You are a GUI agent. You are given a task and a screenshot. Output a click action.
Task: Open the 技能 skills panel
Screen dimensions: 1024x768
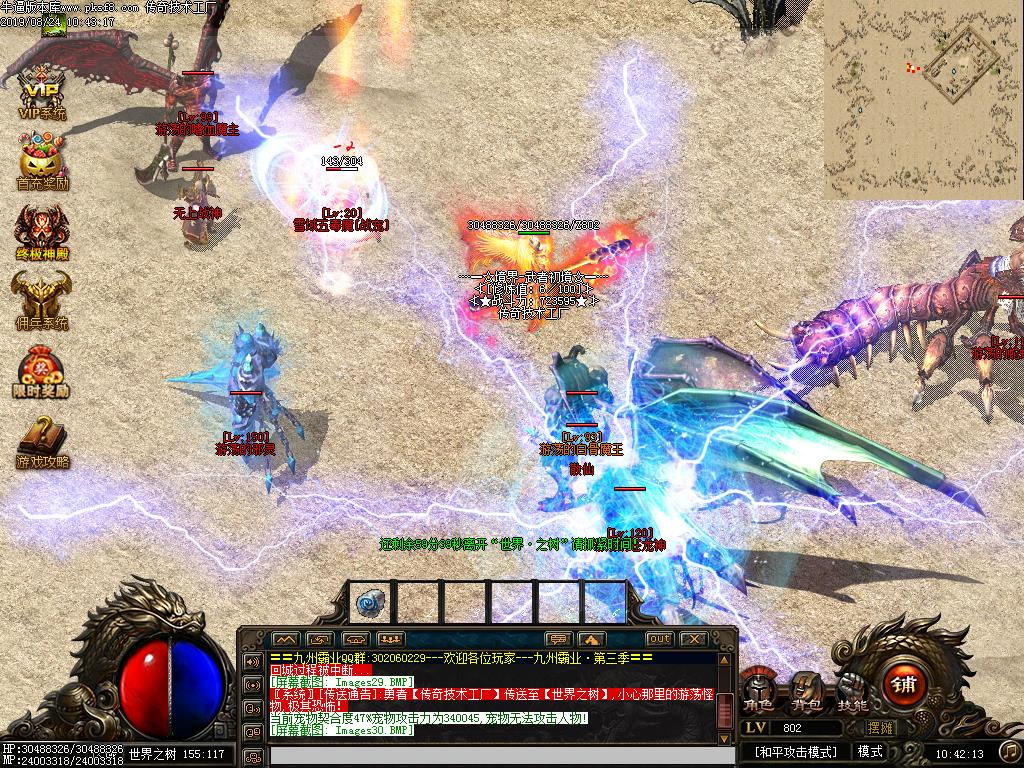pyautogui.click(x=852, y=690)
